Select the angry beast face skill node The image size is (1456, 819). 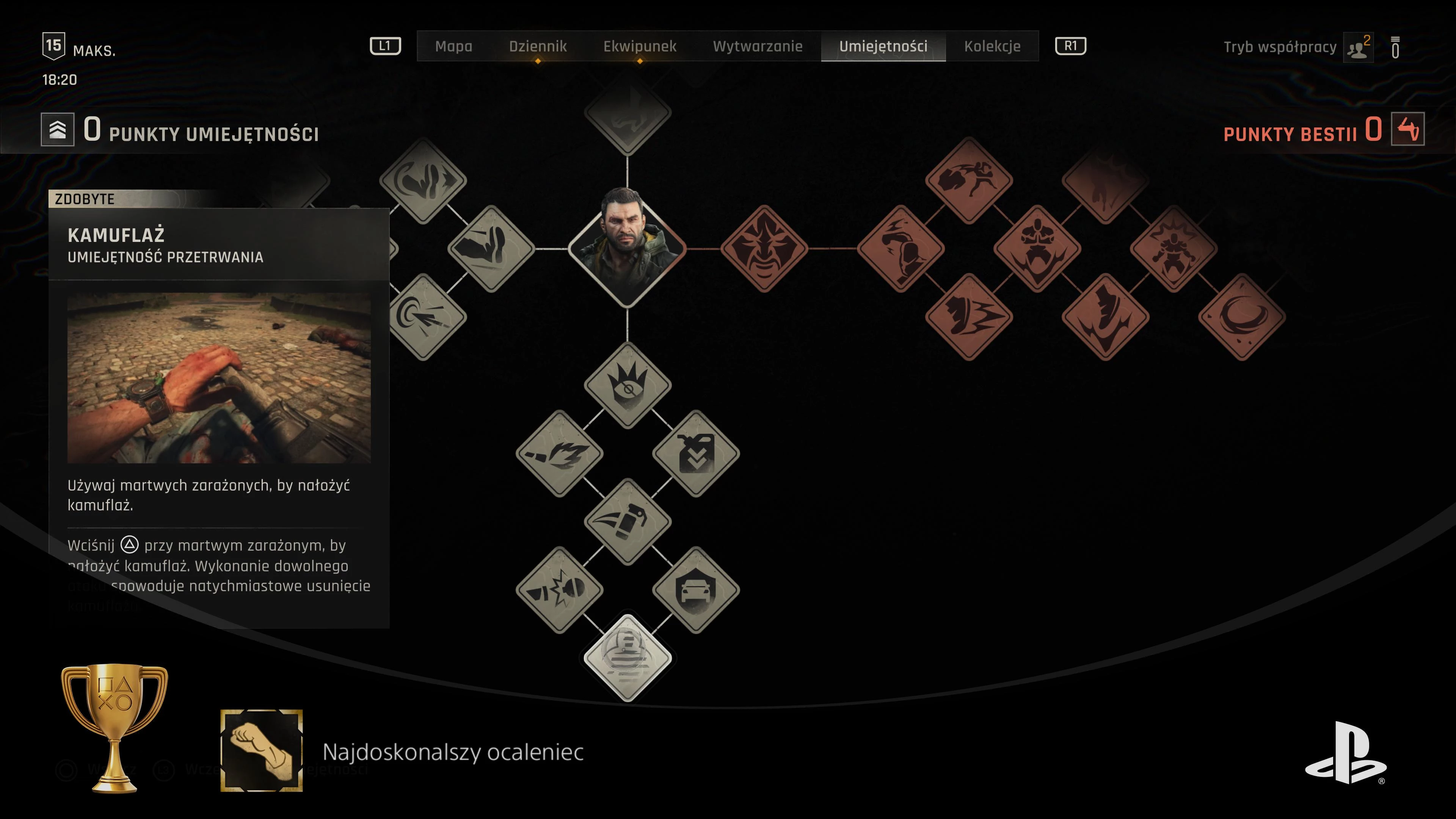pyautogui.click(x=764, y=249)
